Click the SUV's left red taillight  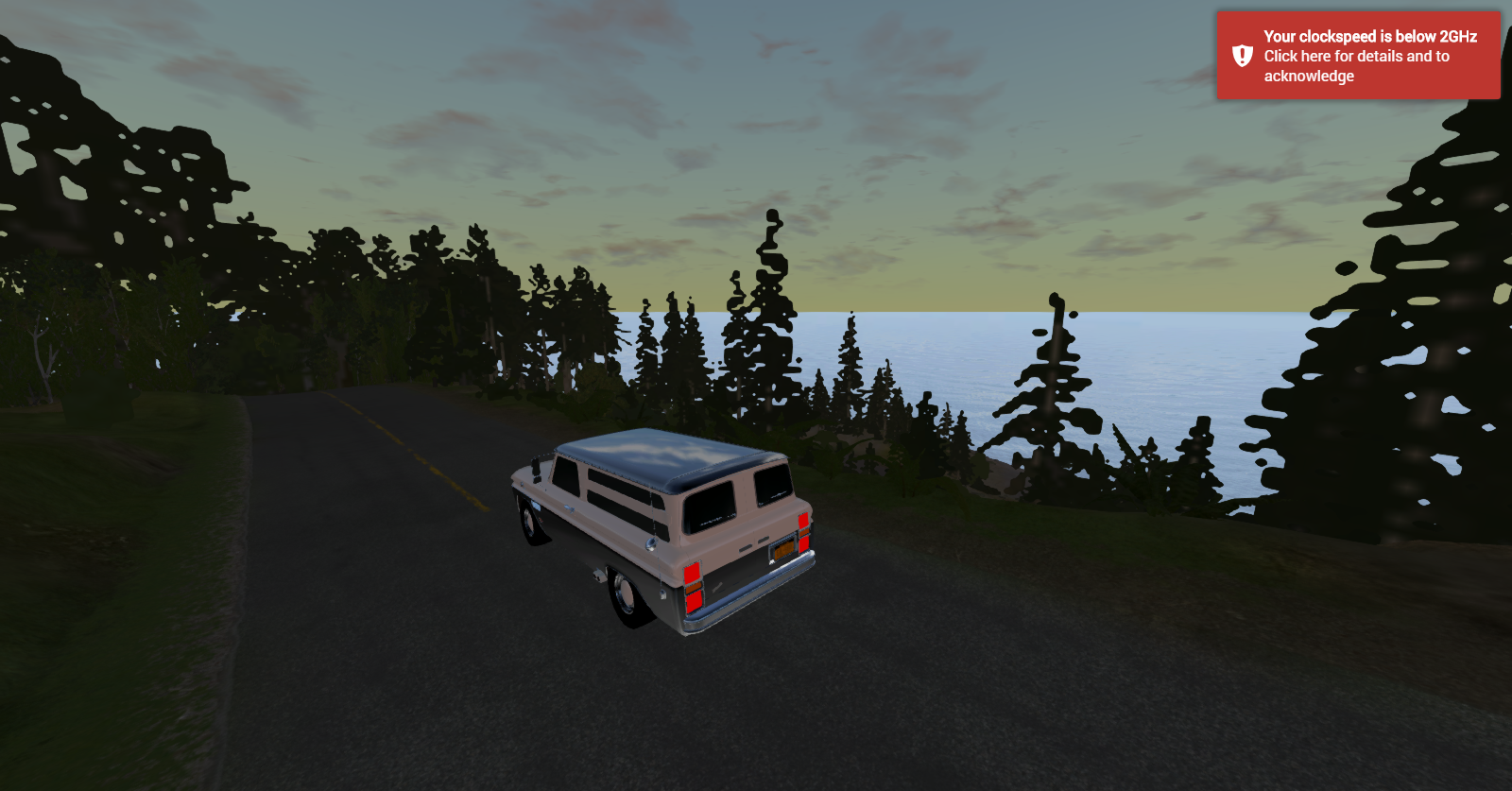pos(693,572)
